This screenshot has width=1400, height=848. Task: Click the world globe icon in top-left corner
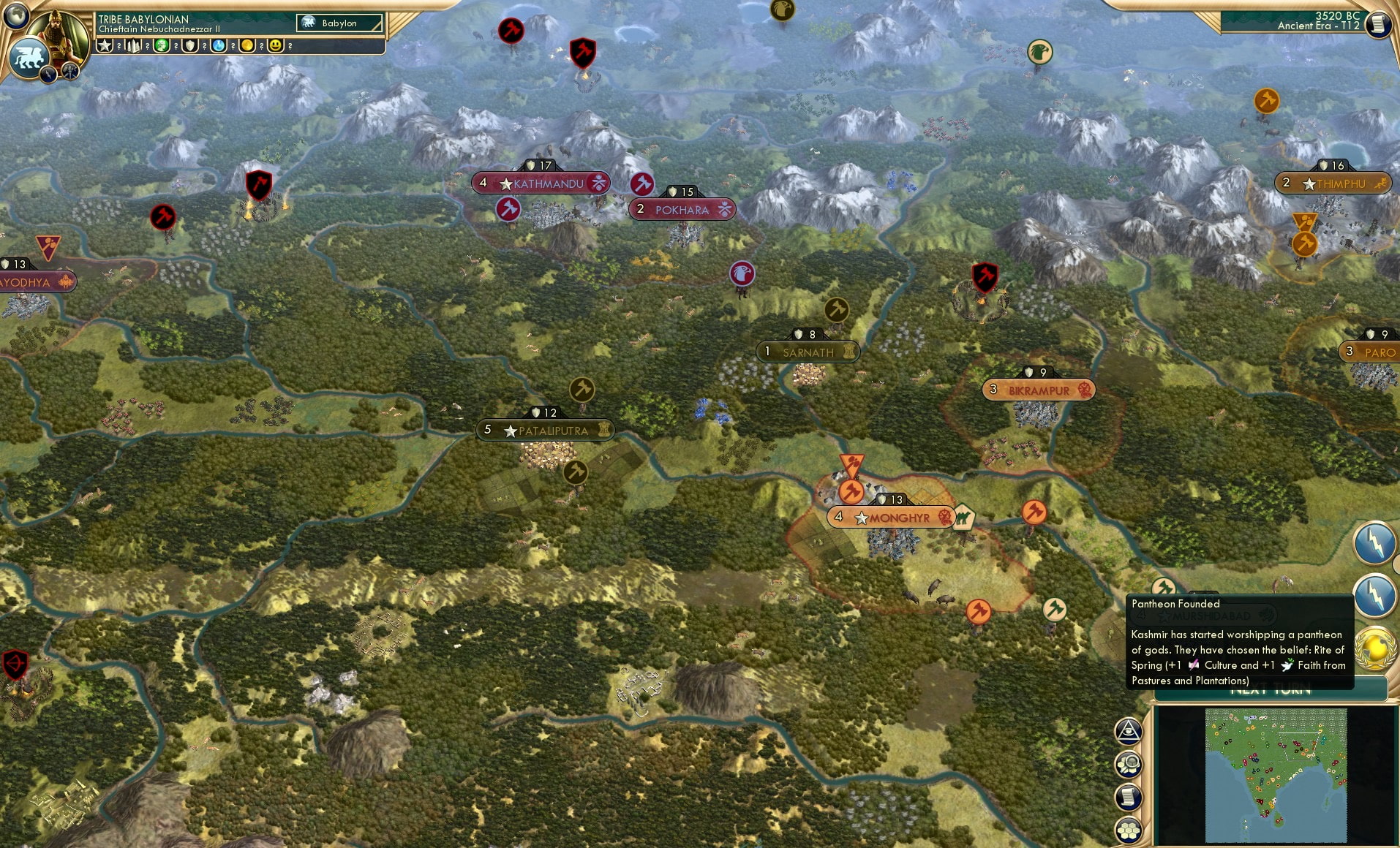click(x=16, y=16)
